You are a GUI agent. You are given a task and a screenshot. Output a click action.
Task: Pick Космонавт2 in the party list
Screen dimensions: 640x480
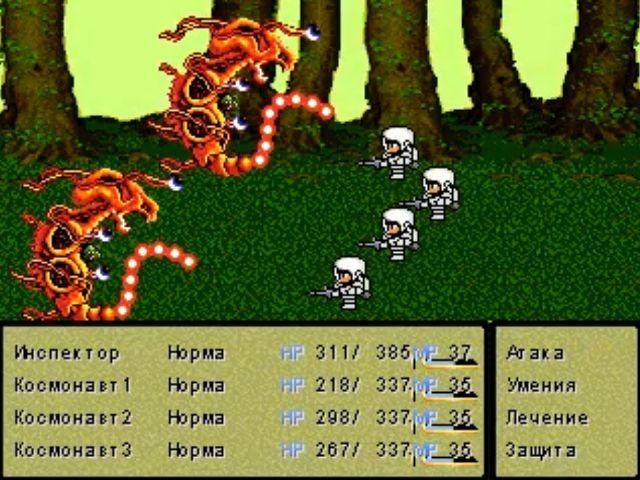(x=73, y=417)
